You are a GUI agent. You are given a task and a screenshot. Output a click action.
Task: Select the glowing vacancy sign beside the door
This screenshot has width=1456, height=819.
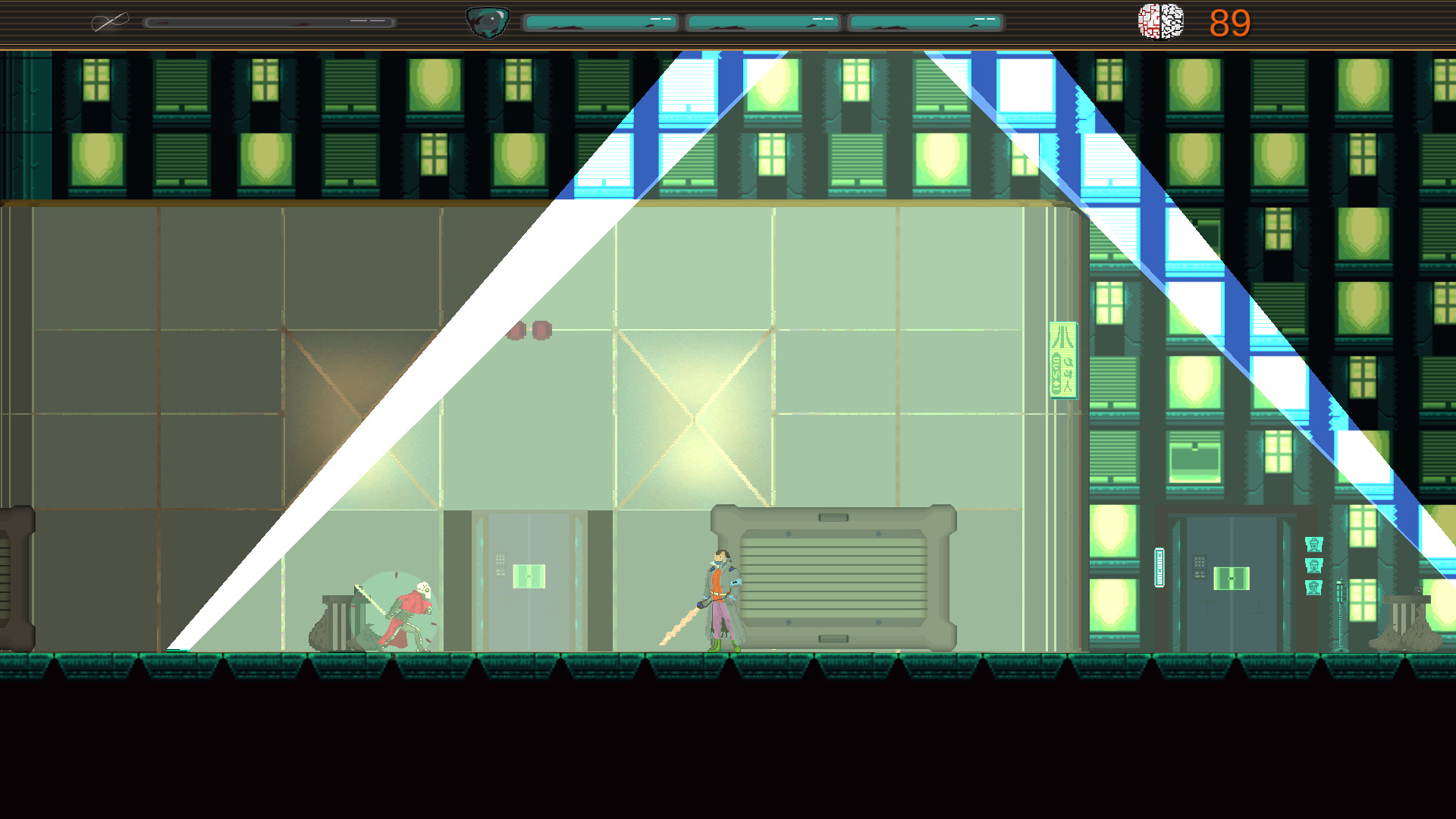[x=1159, y=567]
